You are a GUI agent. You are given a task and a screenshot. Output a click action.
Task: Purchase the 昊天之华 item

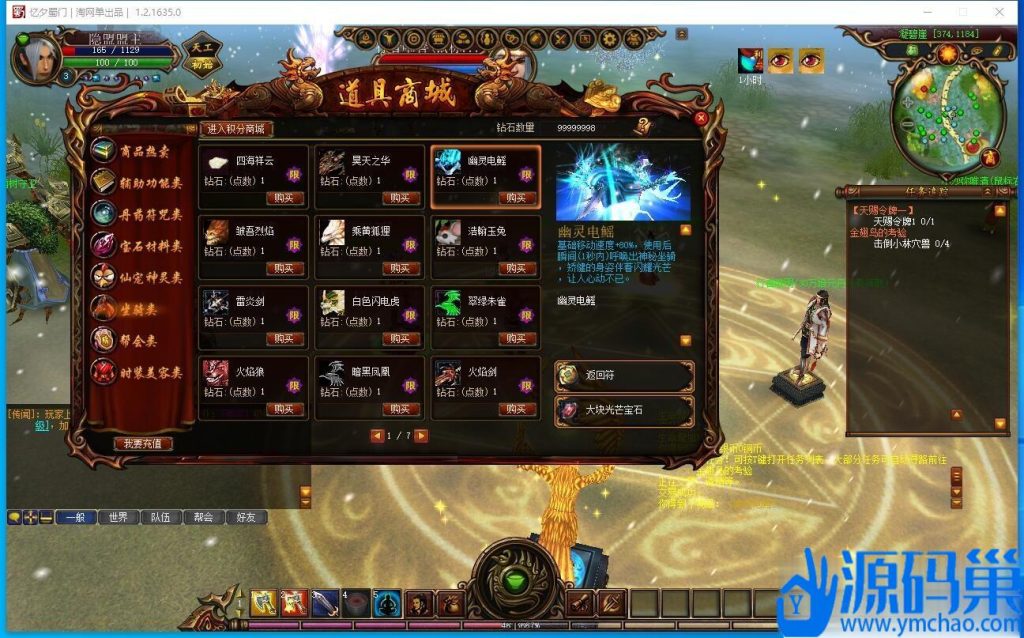pos(400,198)
